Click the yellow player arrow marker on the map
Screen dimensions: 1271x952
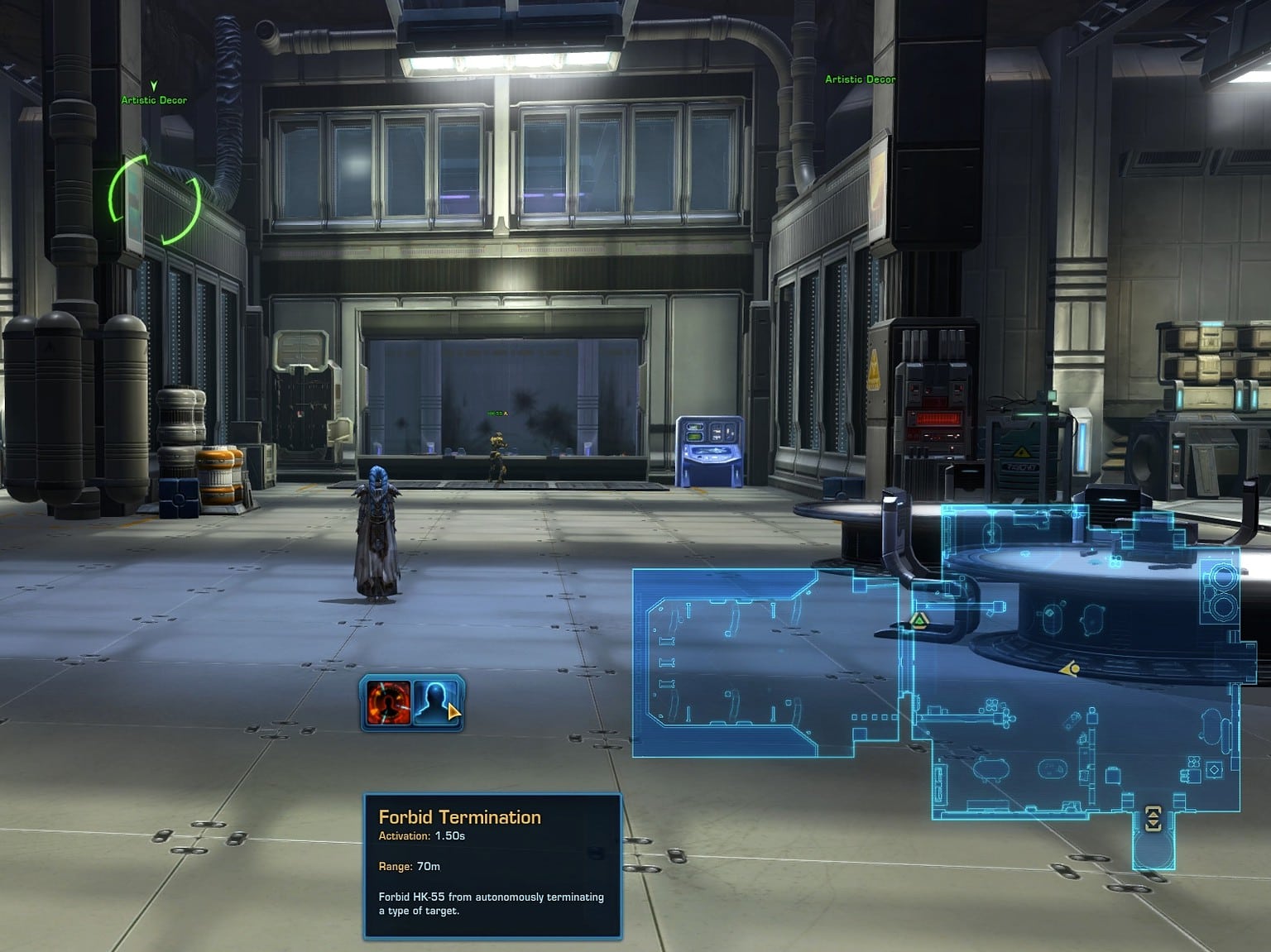tap(1069, 669)
